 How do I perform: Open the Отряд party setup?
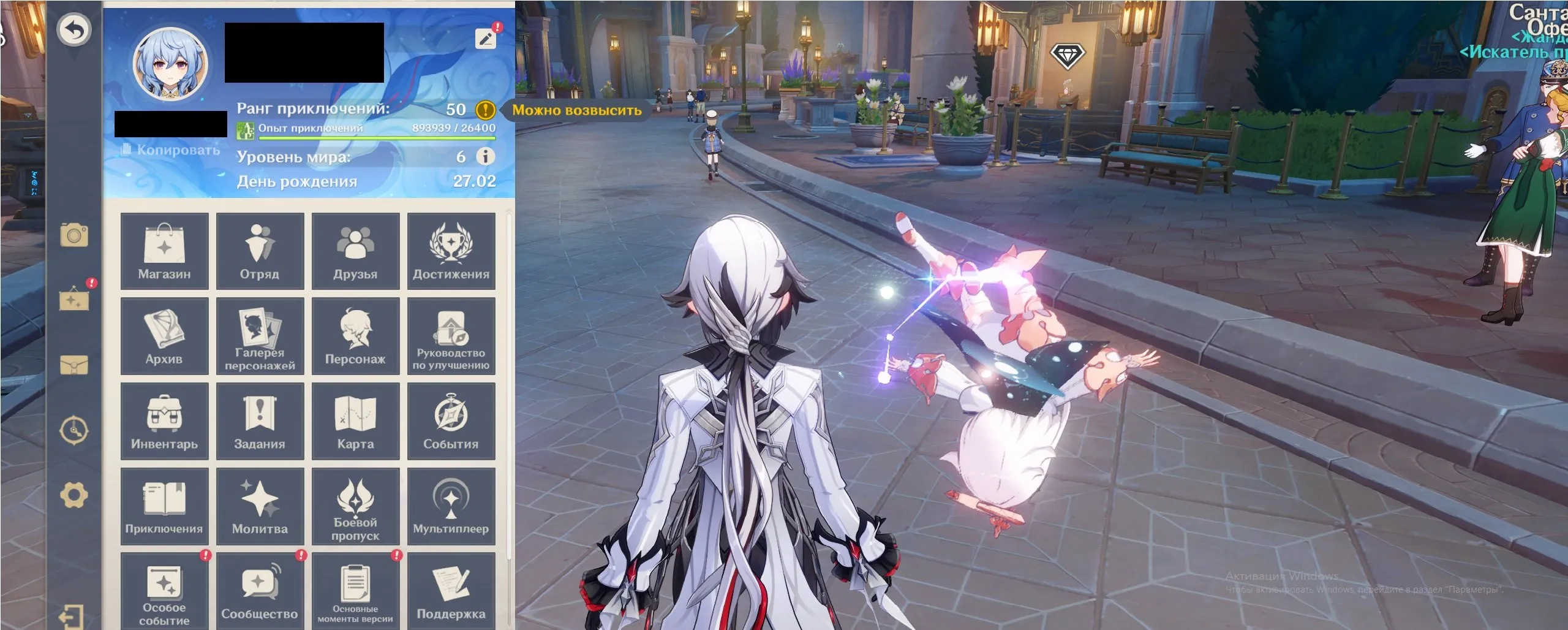click(x=260, y=251)
